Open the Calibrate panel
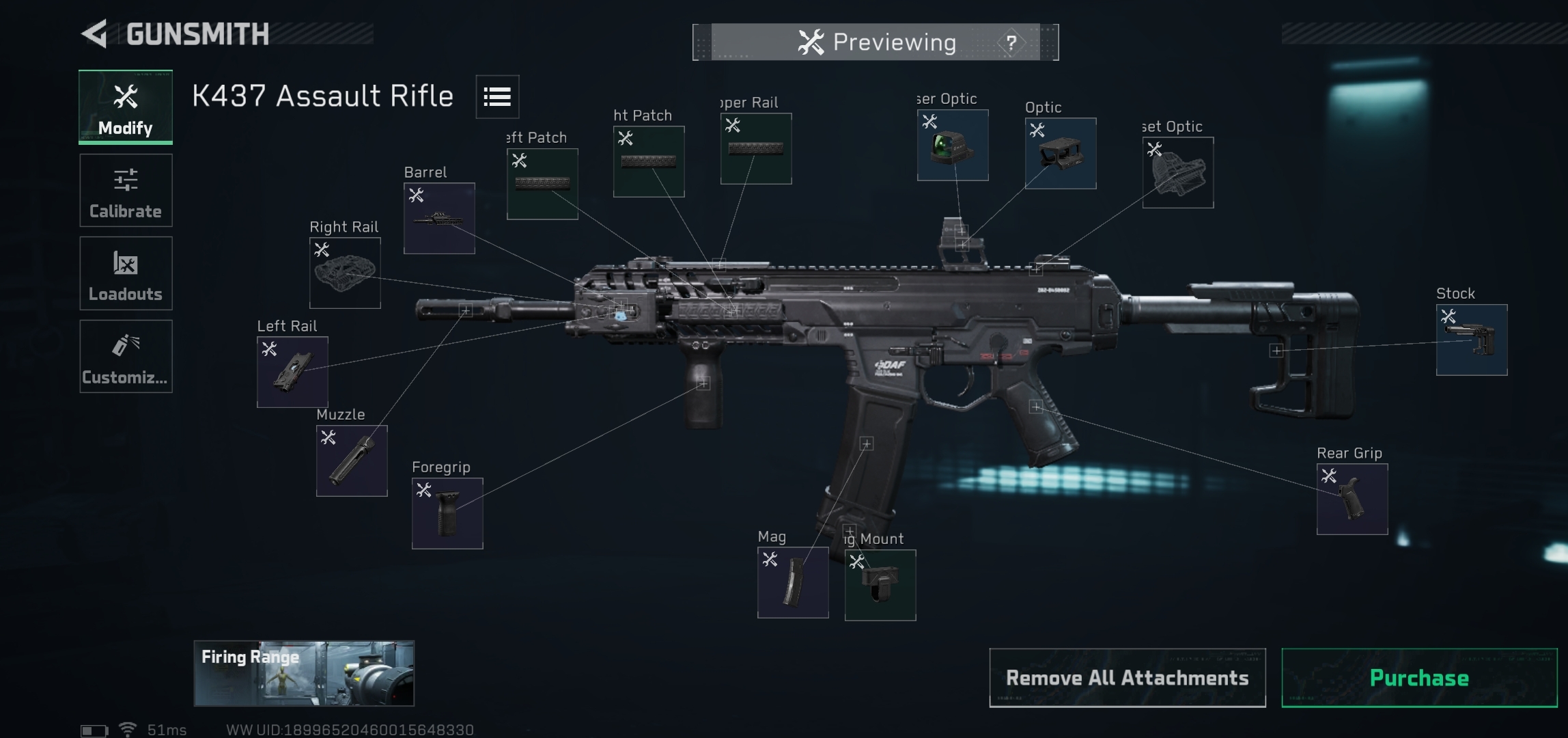This screenshot has width=1568, height=738. [126, 190]
